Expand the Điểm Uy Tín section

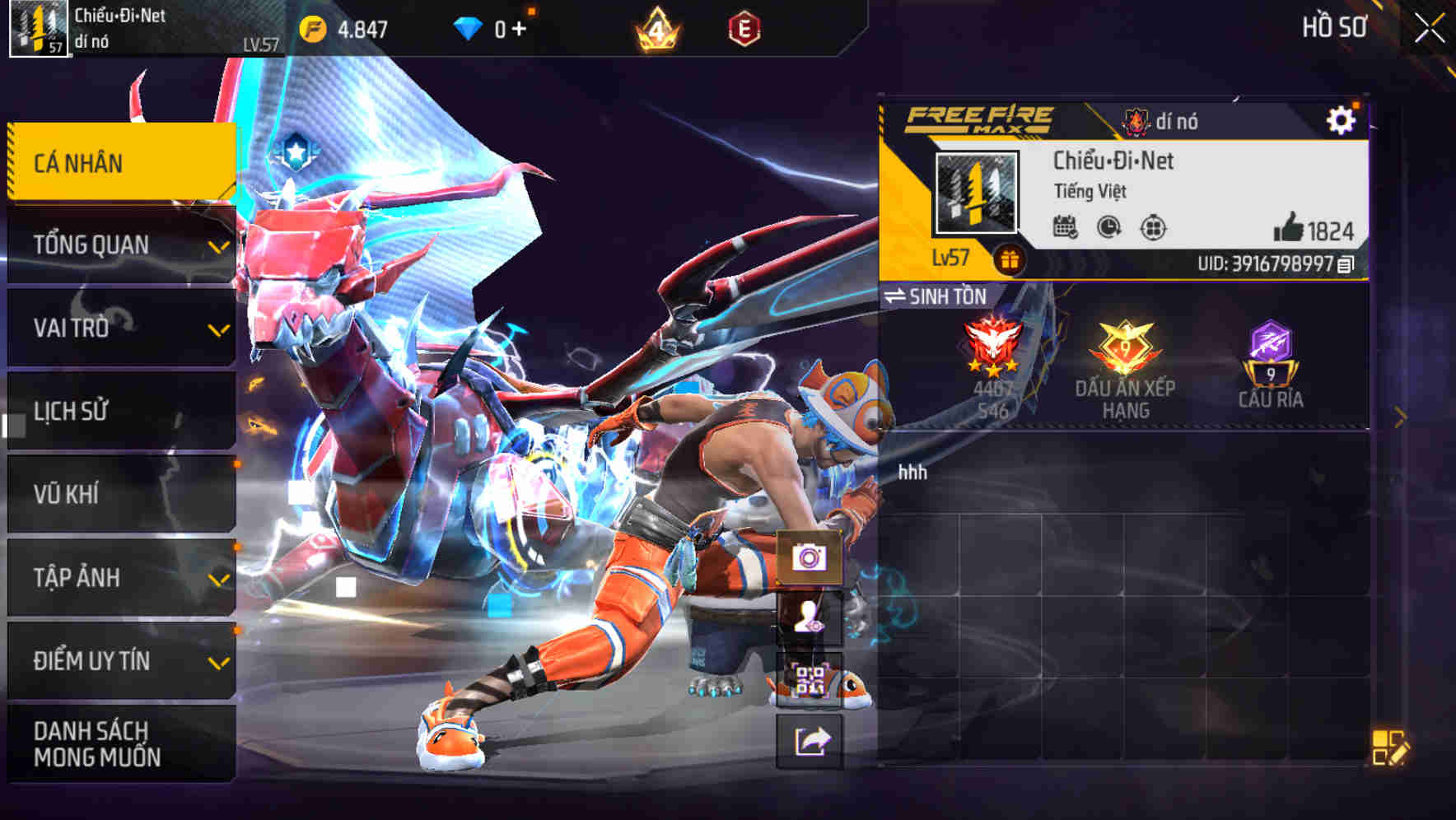click(120, 660)
